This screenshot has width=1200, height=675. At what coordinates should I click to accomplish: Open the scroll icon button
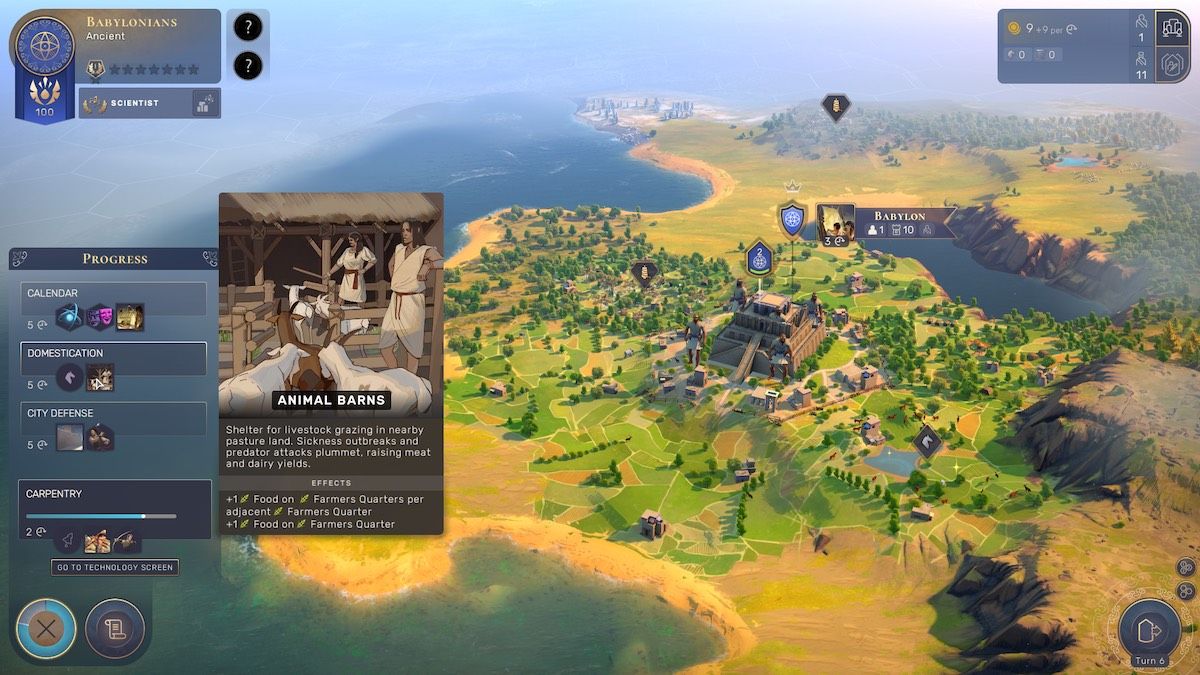pyautogui.click(x=115, y=629)
